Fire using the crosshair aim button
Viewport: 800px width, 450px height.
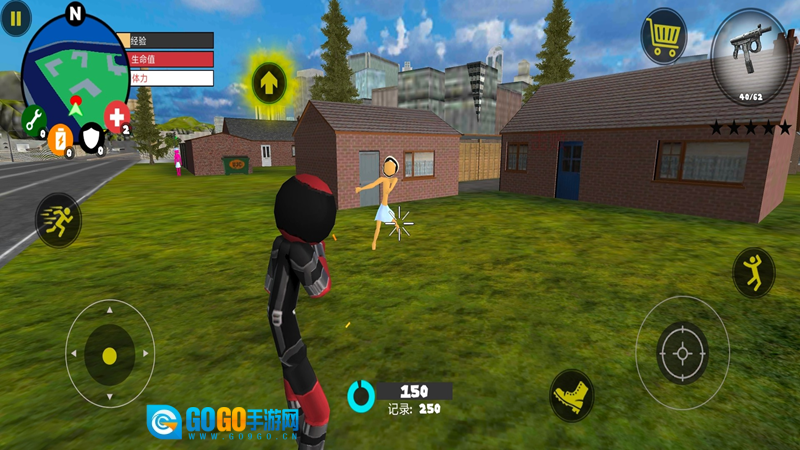tap(683, 353)
